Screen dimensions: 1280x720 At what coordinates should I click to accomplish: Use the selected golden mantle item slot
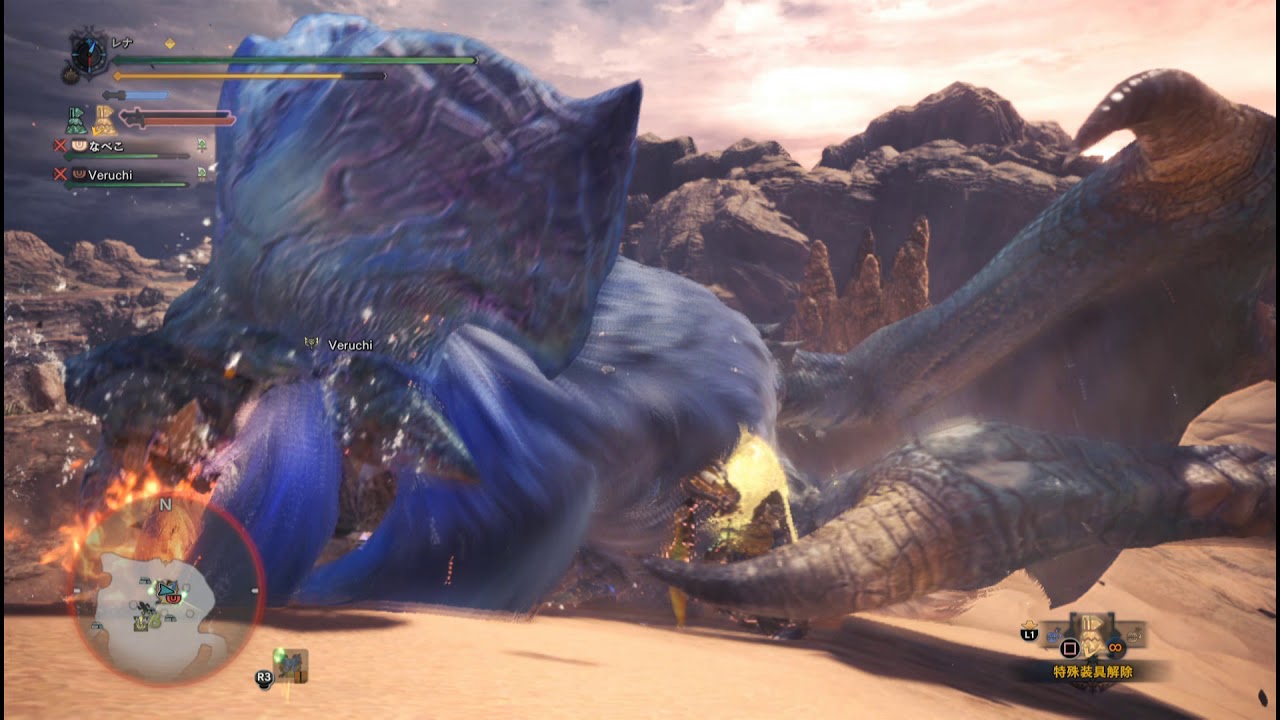click(1095, 635)
